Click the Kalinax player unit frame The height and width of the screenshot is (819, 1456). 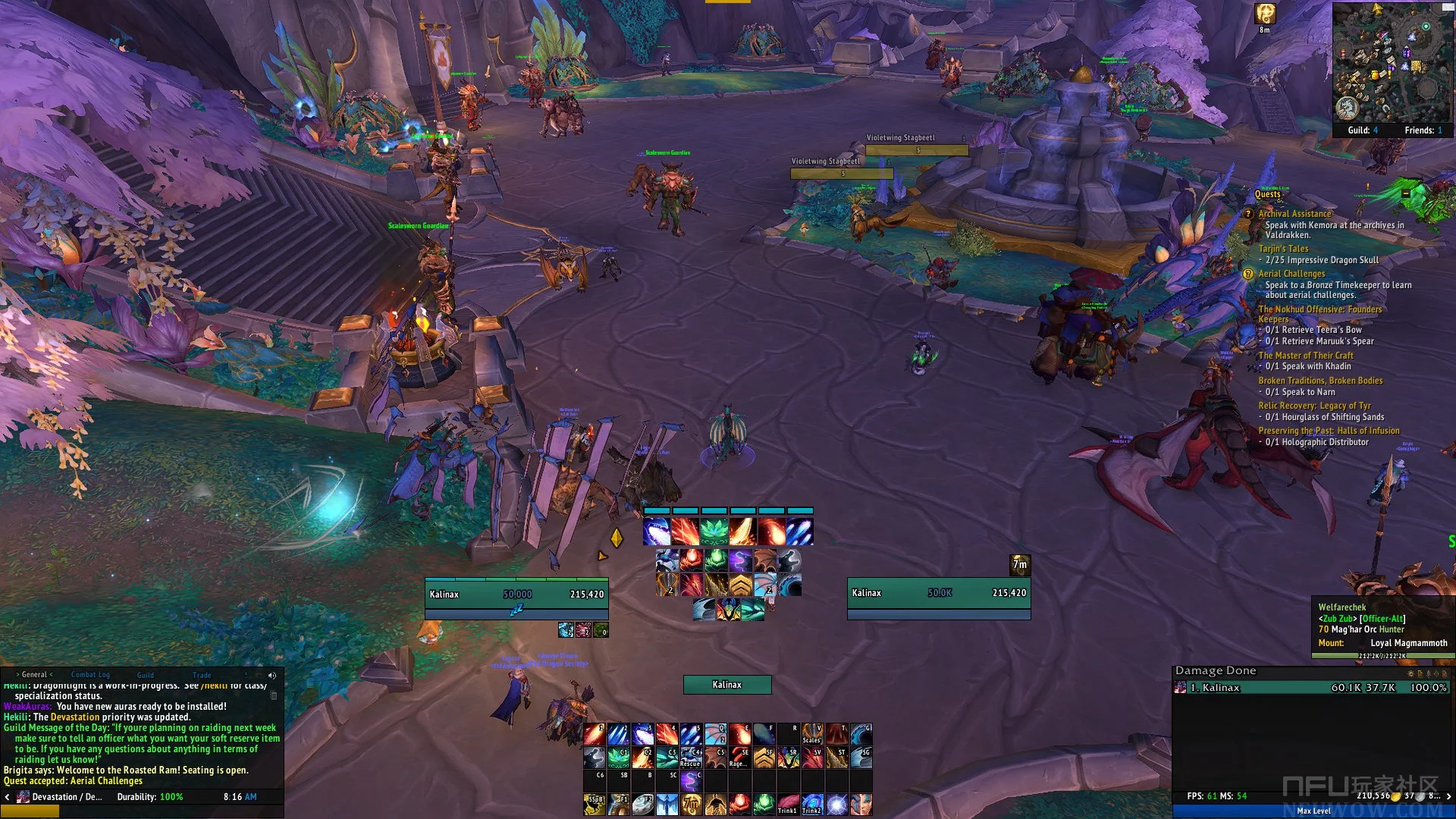click(516, 594)
